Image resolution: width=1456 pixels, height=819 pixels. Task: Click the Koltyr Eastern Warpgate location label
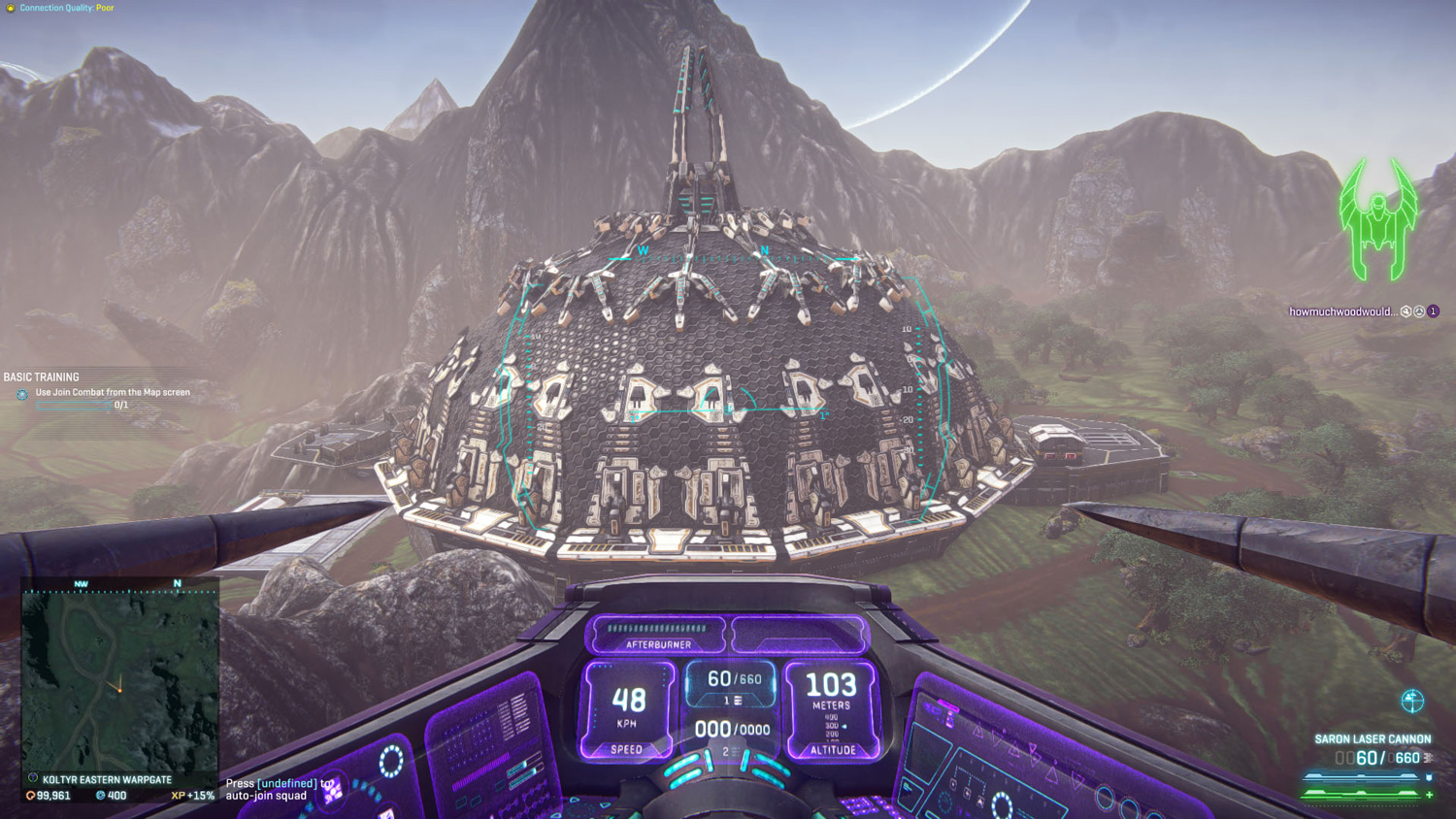(107, 779)
